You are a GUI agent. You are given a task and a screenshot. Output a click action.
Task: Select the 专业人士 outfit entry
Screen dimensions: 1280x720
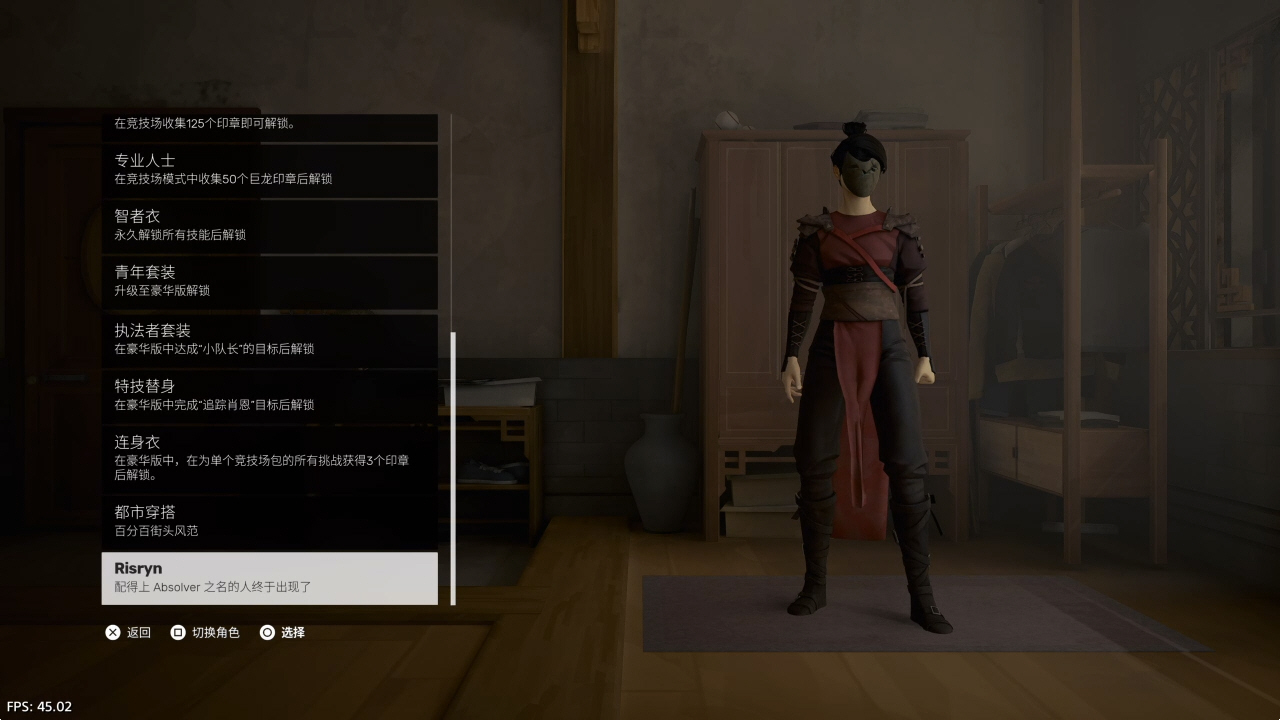coord(269,169)
